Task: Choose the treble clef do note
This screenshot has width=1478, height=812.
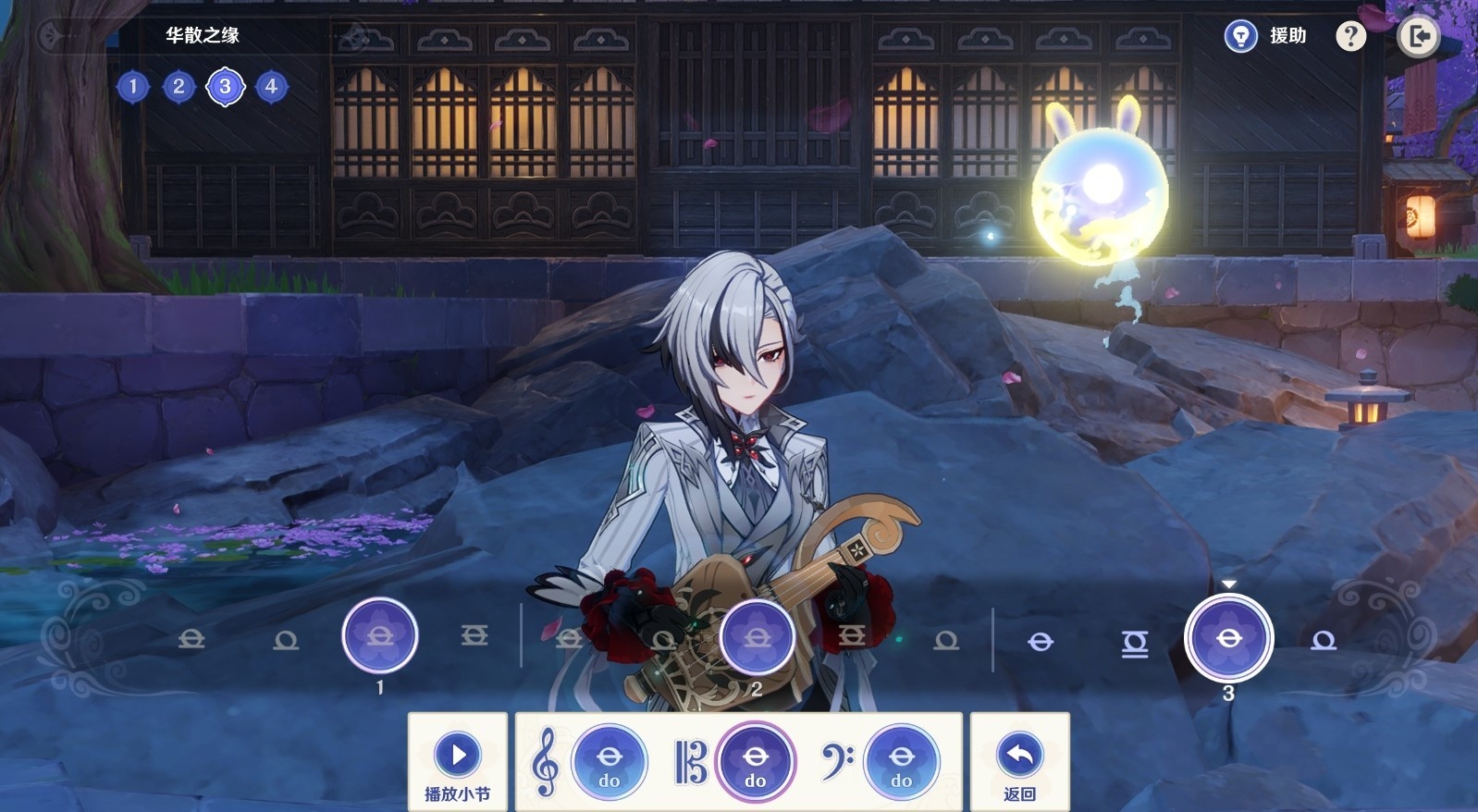Action: 609,762
